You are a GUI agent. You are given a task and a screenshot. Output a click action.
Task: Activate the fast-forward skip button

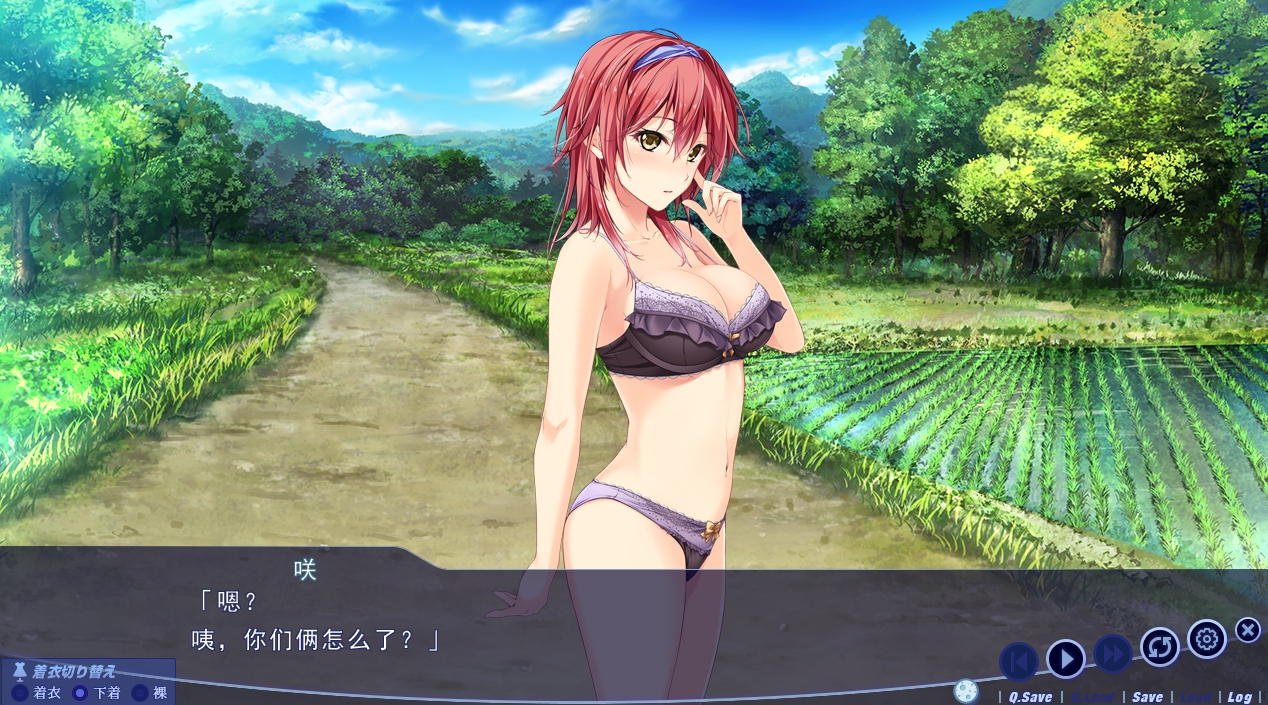(x=1112, y=655)
